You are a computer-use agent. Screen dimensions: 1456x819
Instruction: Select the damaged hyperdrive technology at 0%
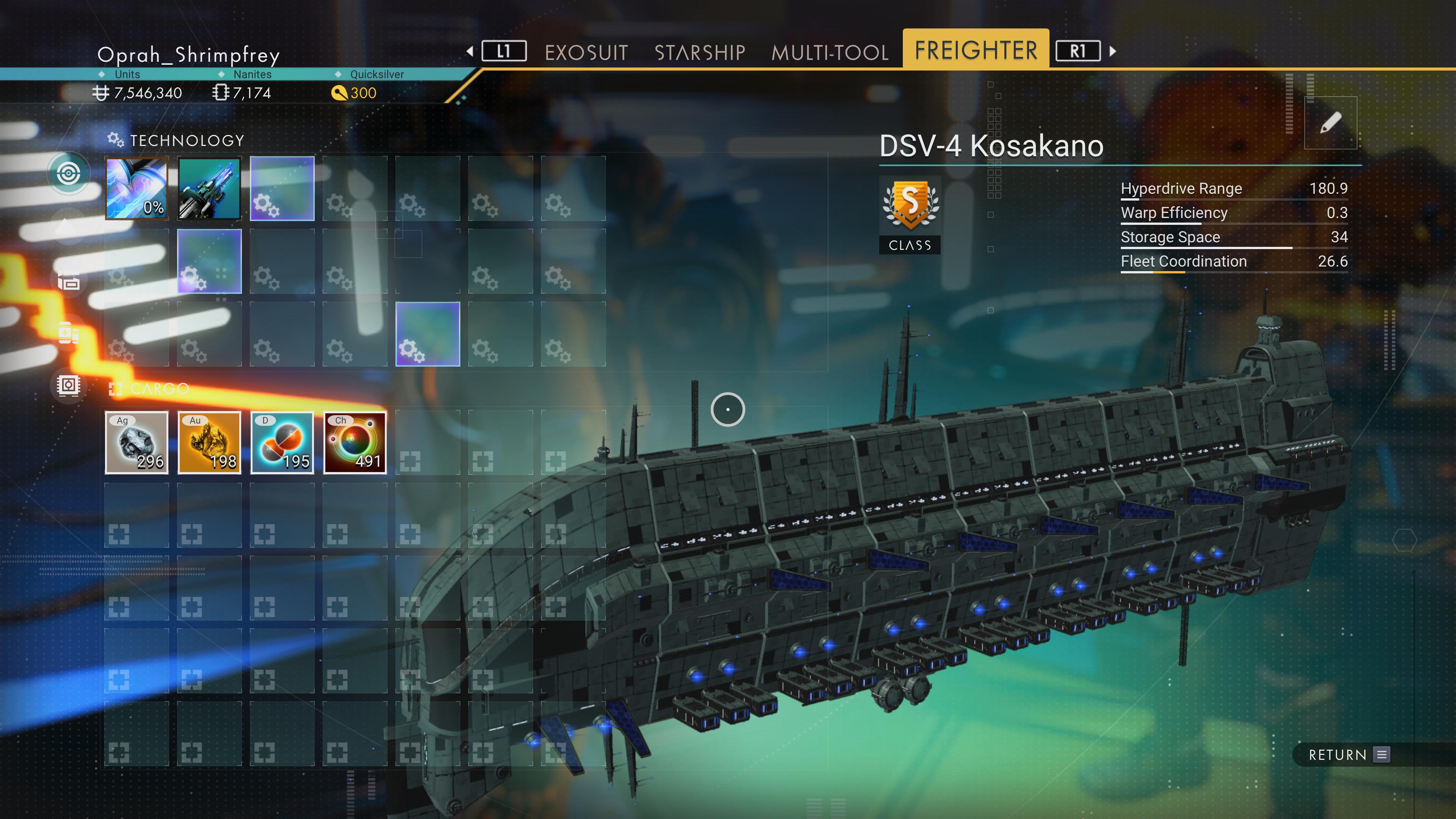click(x=136, y=188)
